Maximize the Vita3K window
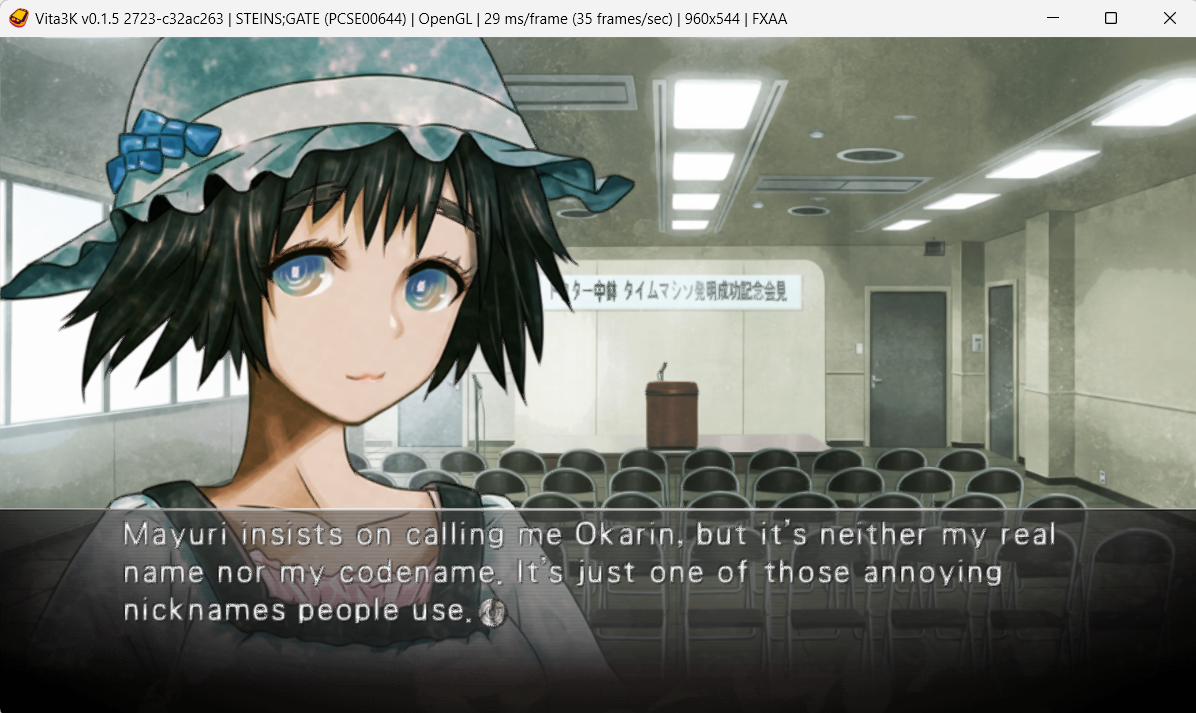Viewport: 1196px width, 713px height. [x=1110, y=18]
